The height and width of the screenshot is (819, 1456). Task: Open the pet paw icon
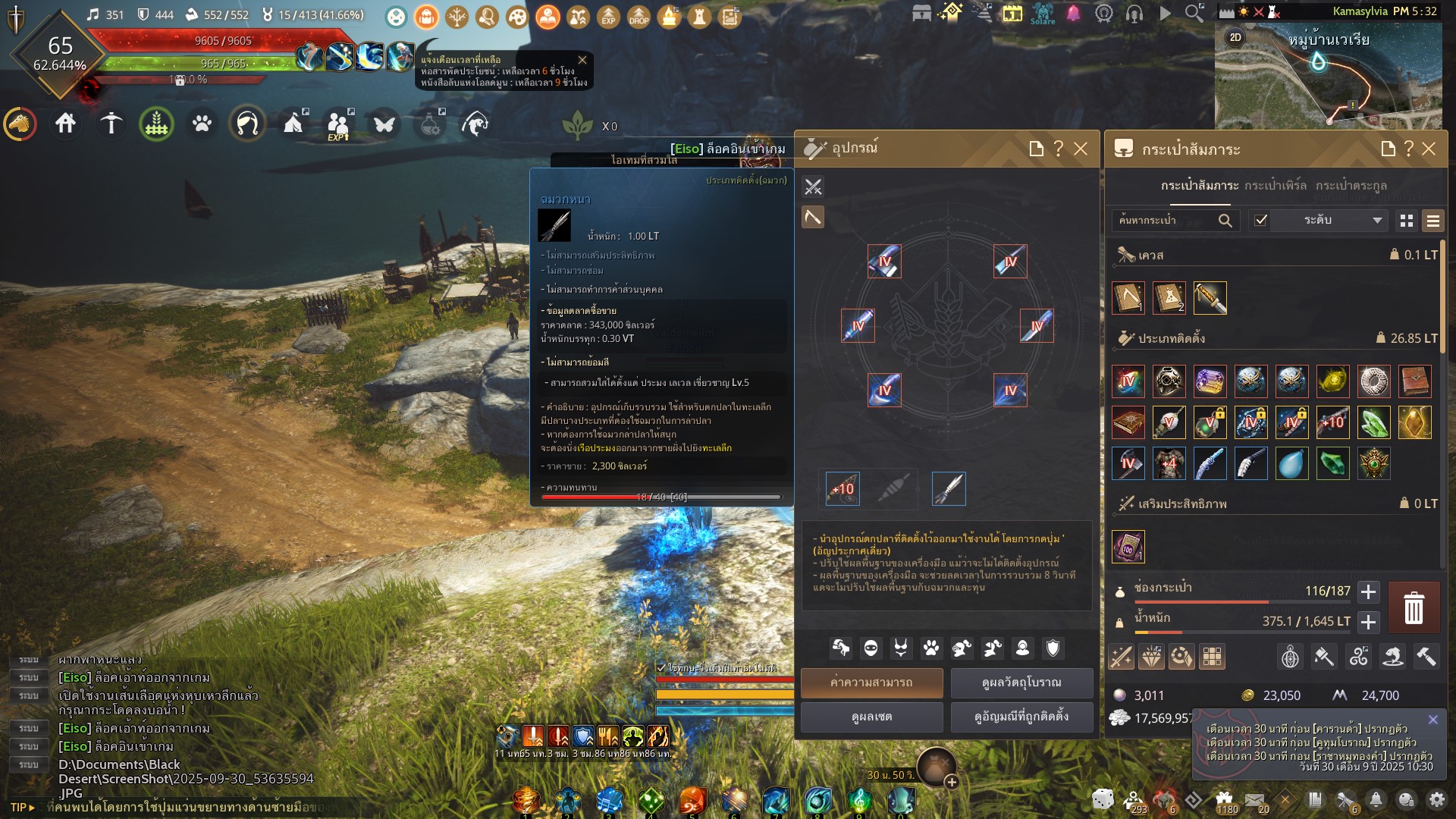(x=202, y=124)
